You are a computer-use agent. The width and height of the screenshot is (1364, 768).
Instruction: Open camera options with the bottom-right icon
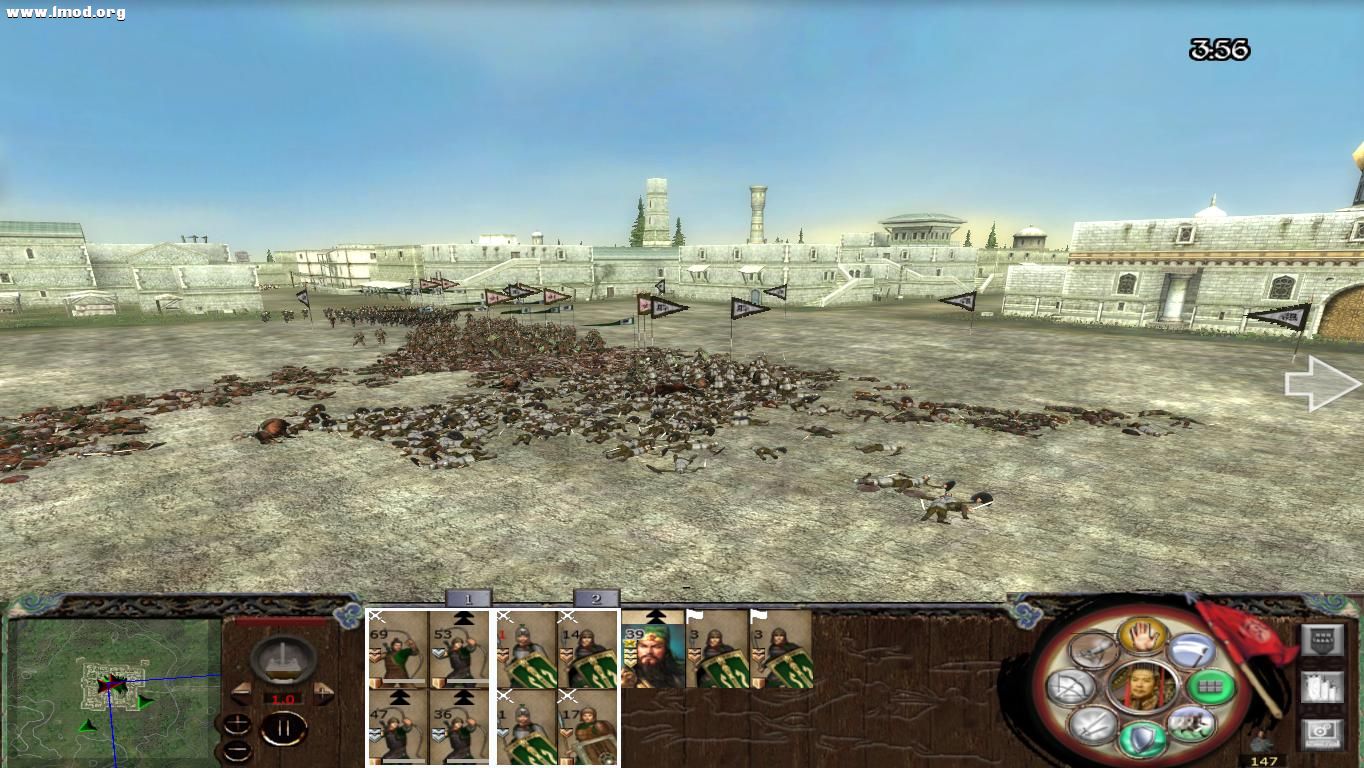[1322, 732]
